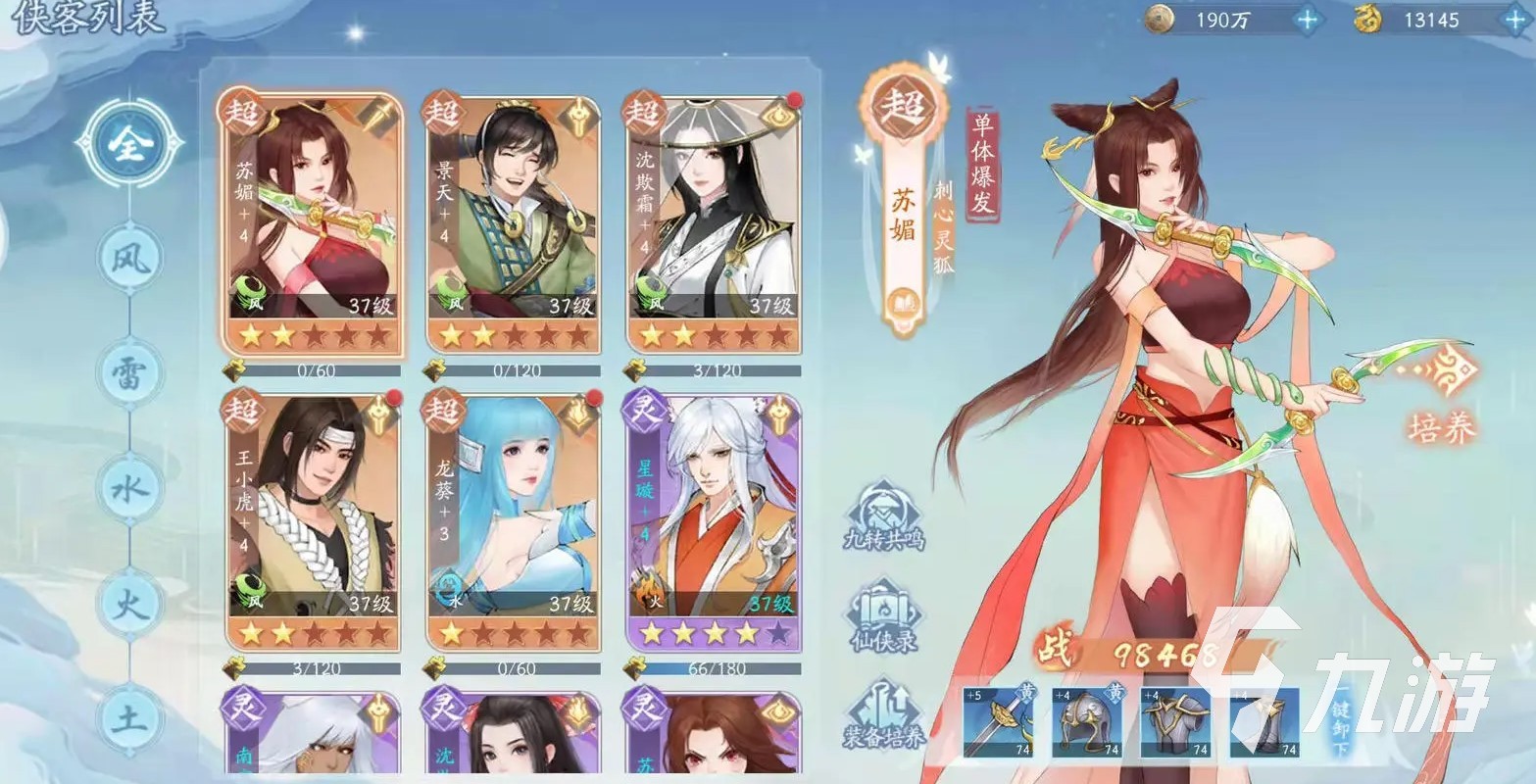Select the equipped sword slot
Viewport: 1536px width, 784px height.
click(x=1000, y=723)
